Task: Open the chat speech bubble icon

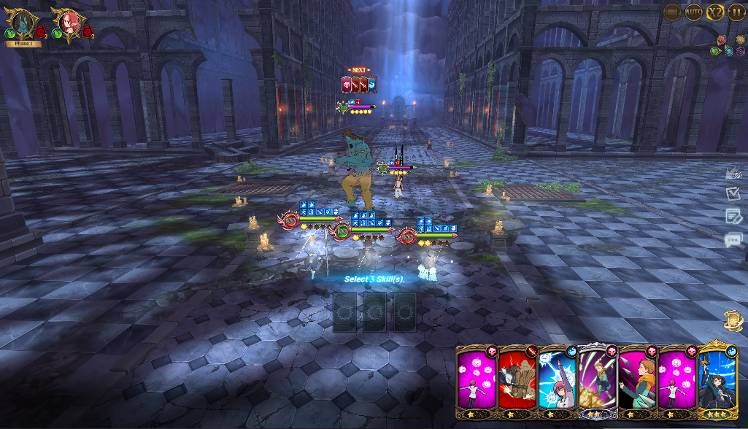Action: point(733,239)
